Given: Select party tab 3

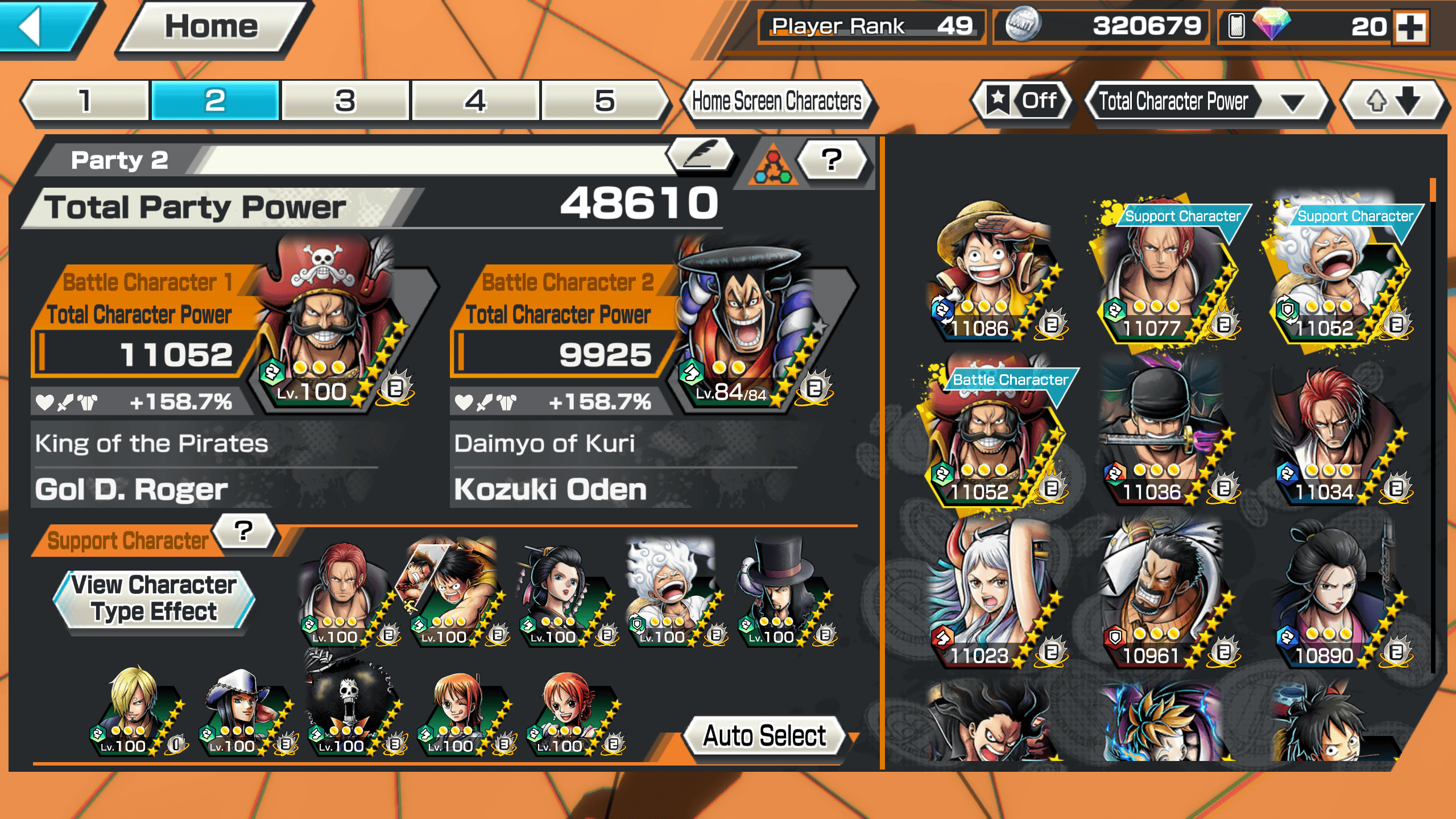Looking at the screenshot, I should [x=345, y=101].
